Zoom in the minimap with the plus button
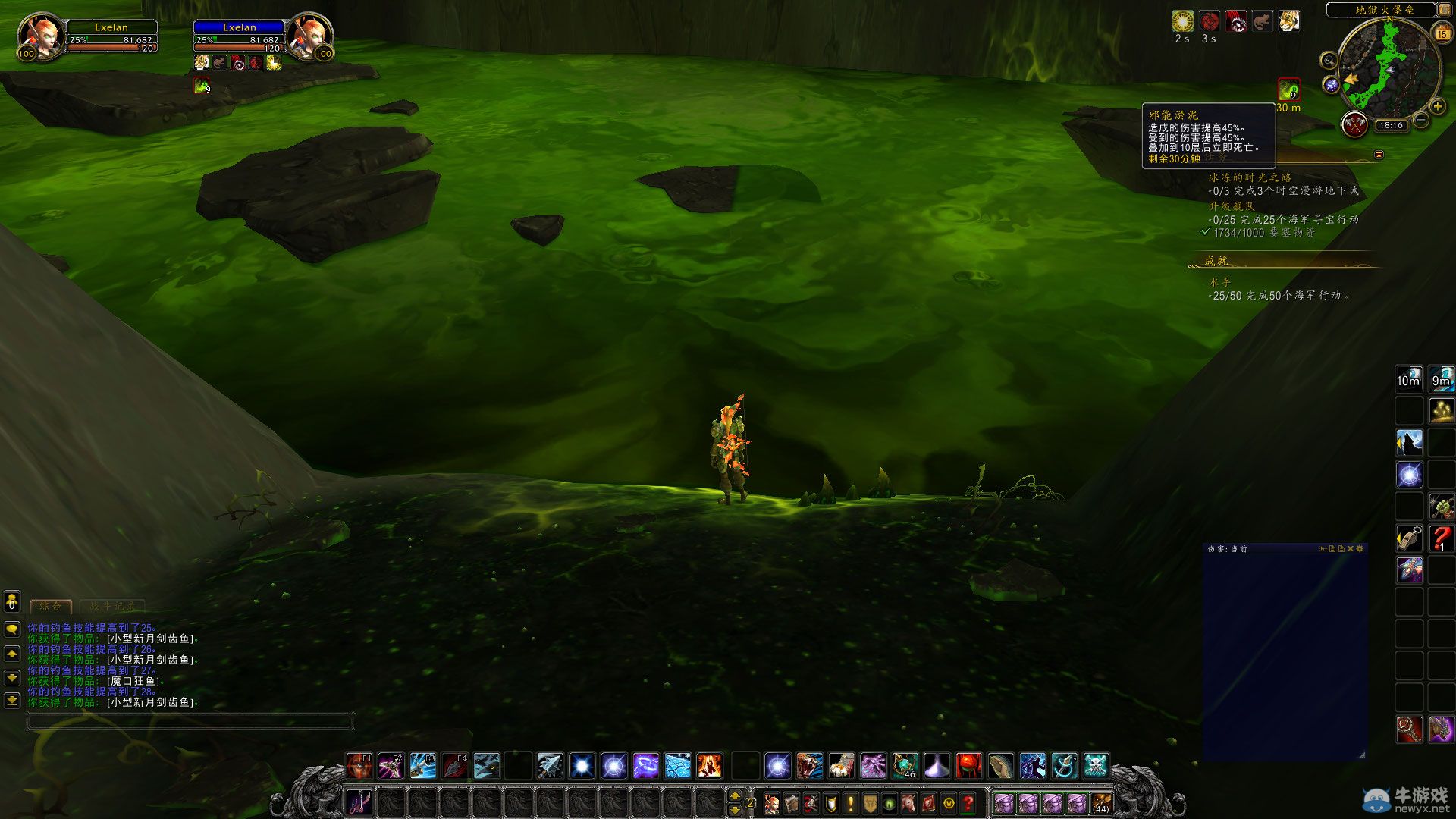The width and height of the screenshot is (1456, 819). 1437,107
